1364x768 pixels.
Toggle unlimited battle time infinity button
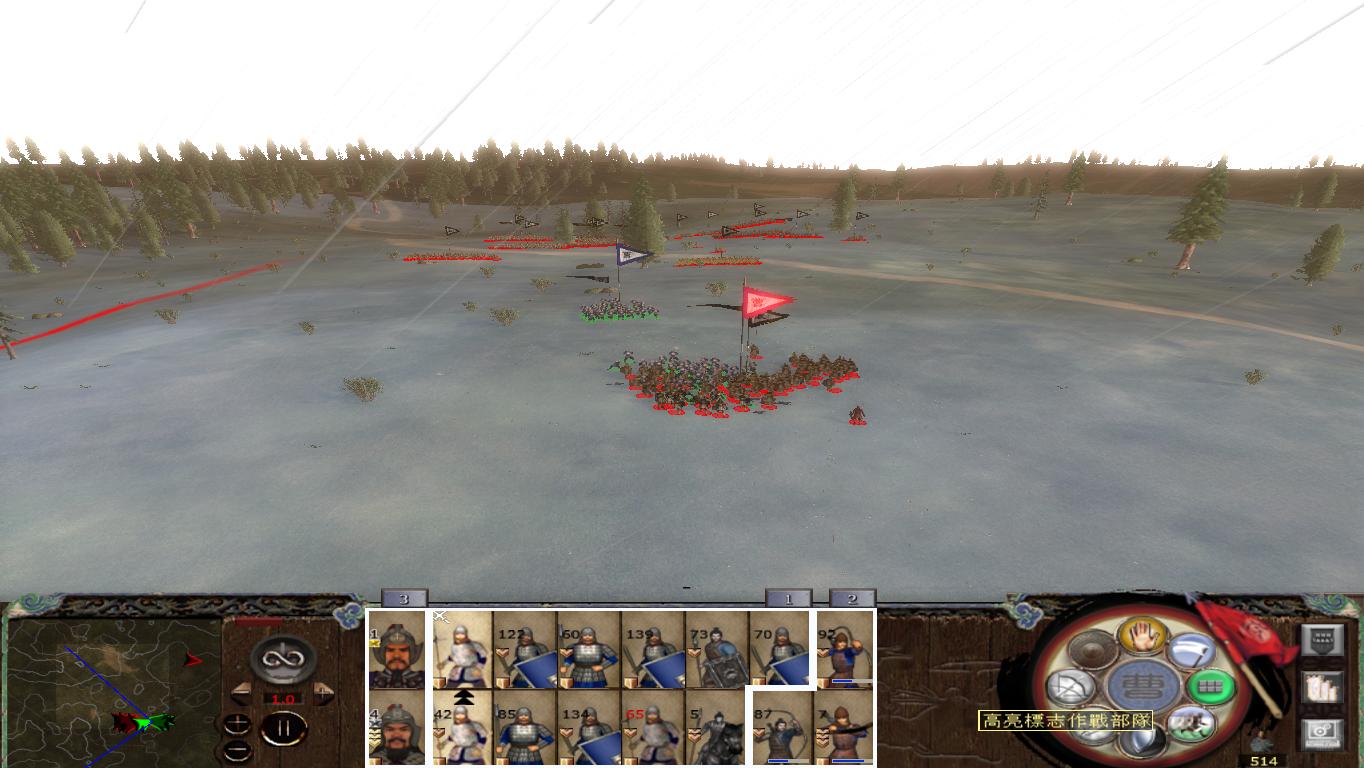(x=281, y=657)
